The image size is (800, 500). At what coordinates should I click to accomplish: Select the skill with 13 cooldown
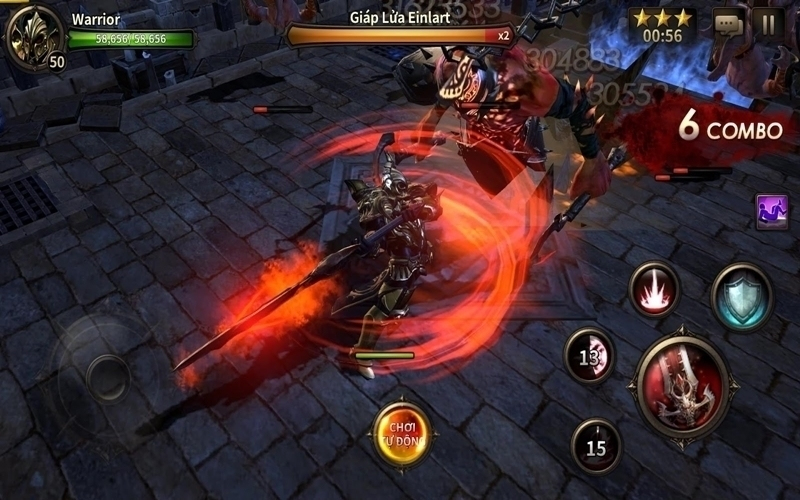589,355
